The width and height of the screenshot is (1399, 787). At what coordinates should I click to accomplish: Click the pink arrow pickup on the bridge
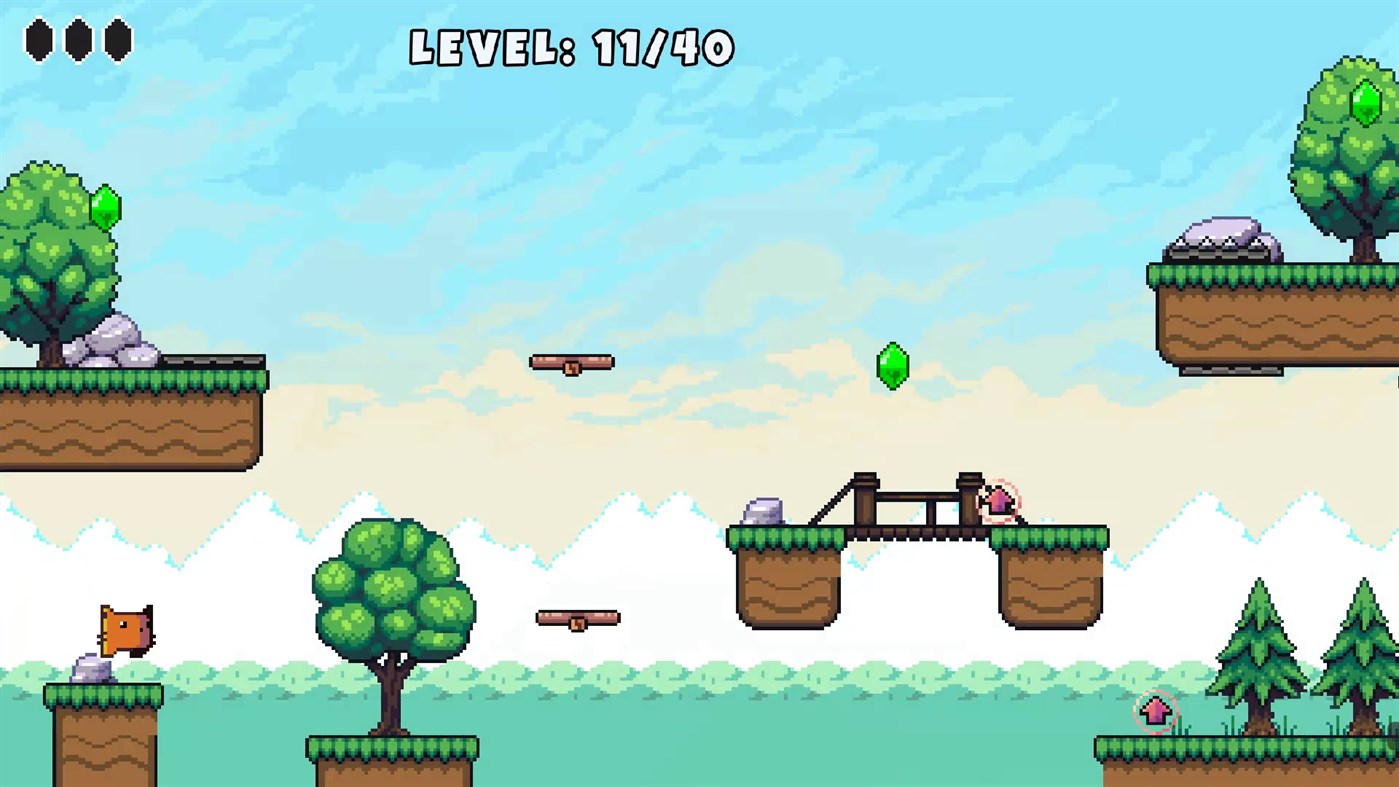[1000, 500]
